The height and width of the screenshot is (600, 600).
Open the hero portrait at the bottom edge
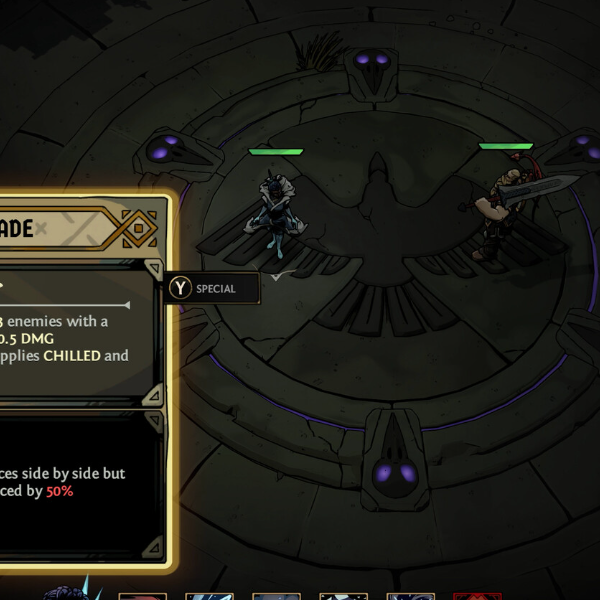pyautogui.click(x=70, y=592)
